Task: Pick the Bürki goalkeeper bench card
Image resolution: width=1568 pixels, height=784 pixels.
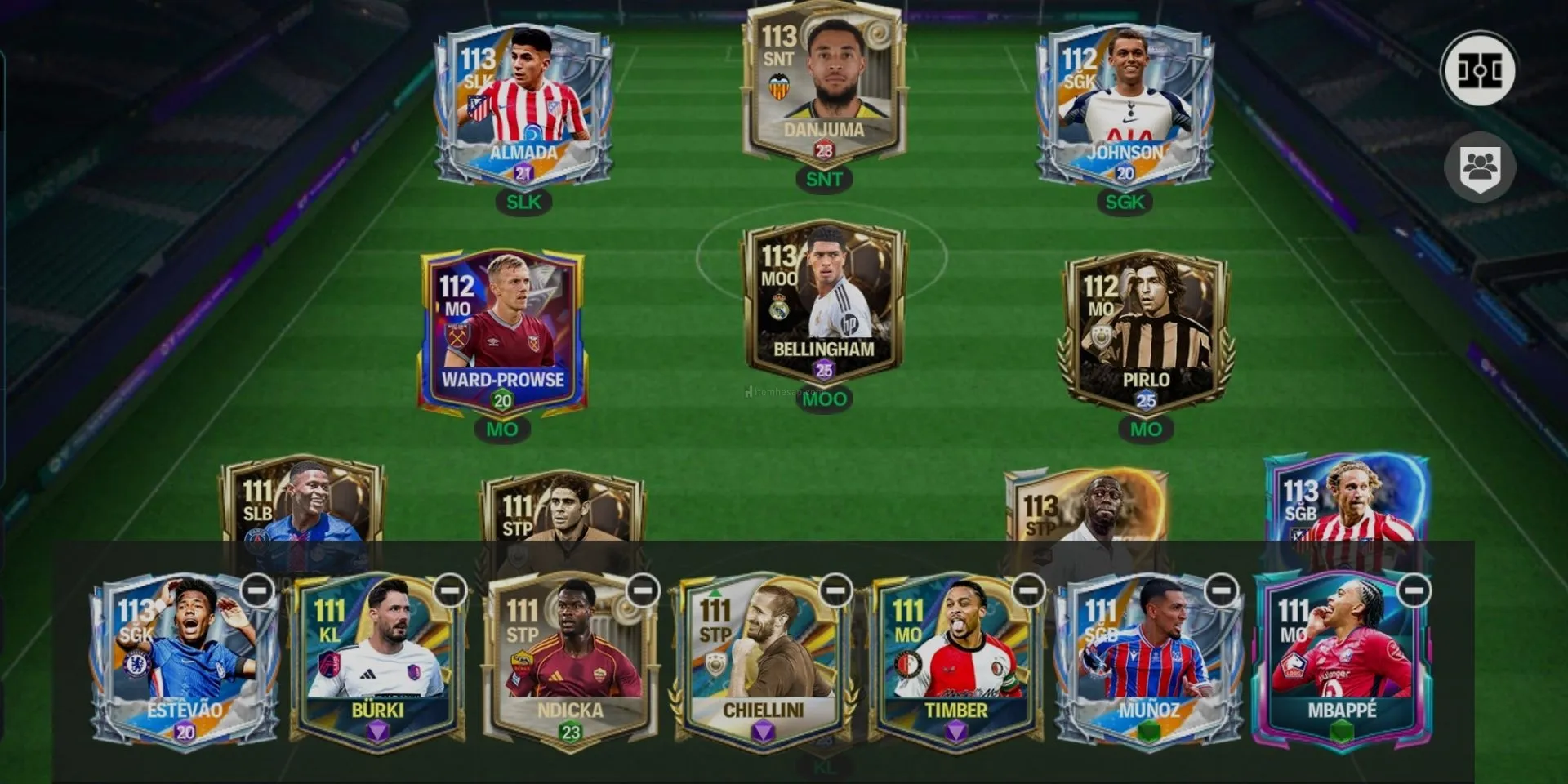Action: [377, 661]
